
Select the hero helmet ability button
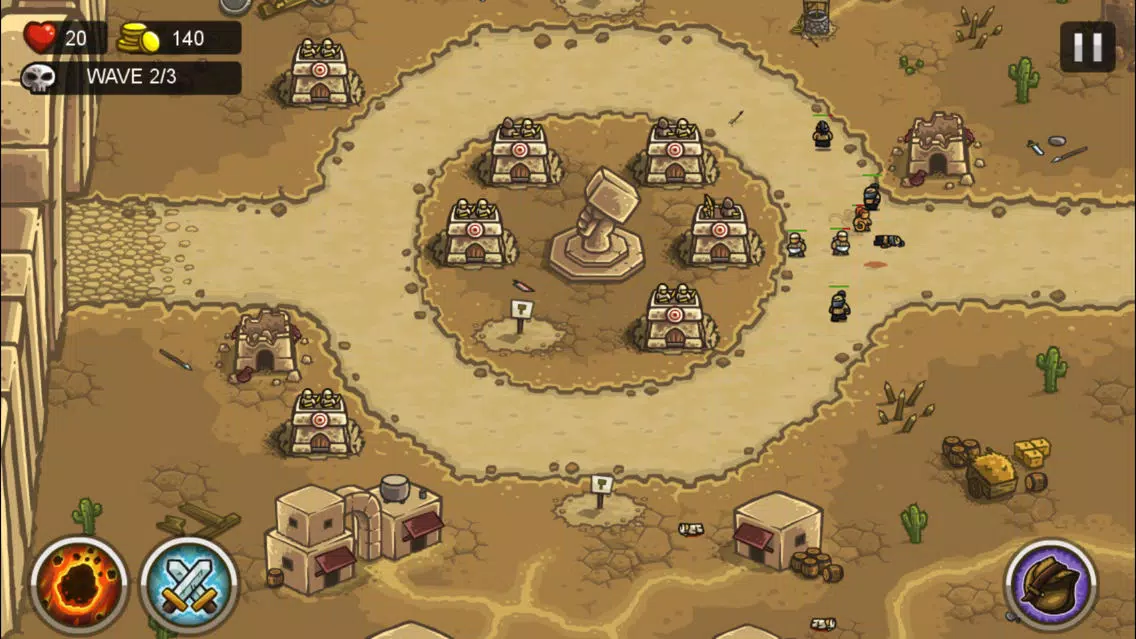coord(1051,585)
